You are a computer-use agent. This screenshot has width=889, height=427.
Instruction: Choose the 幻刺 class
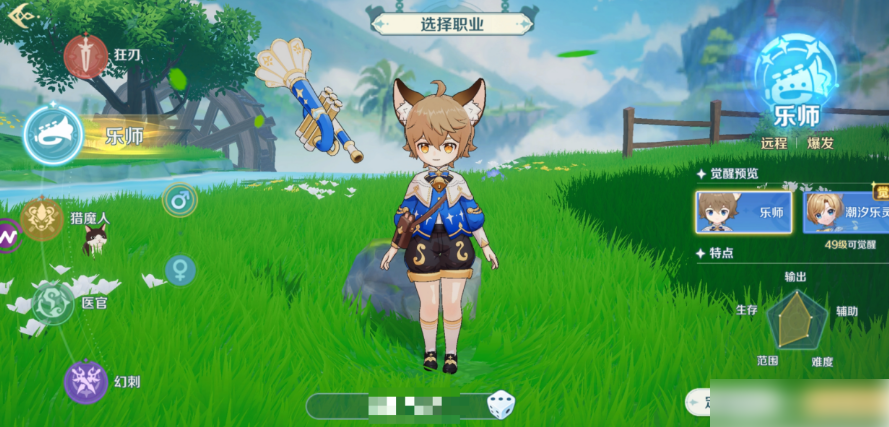[86, 382]
